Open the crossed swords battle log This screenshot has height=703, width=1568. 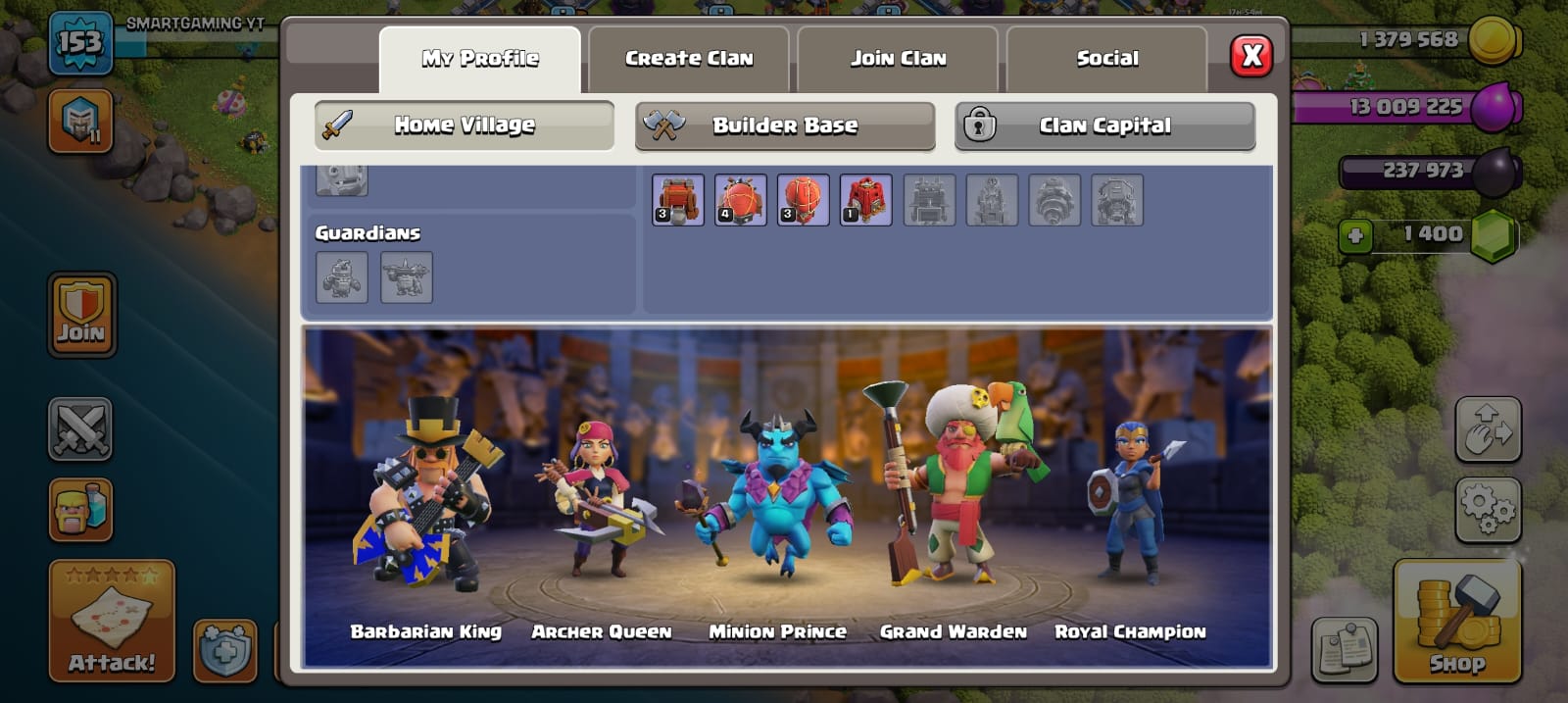(80, 429)
